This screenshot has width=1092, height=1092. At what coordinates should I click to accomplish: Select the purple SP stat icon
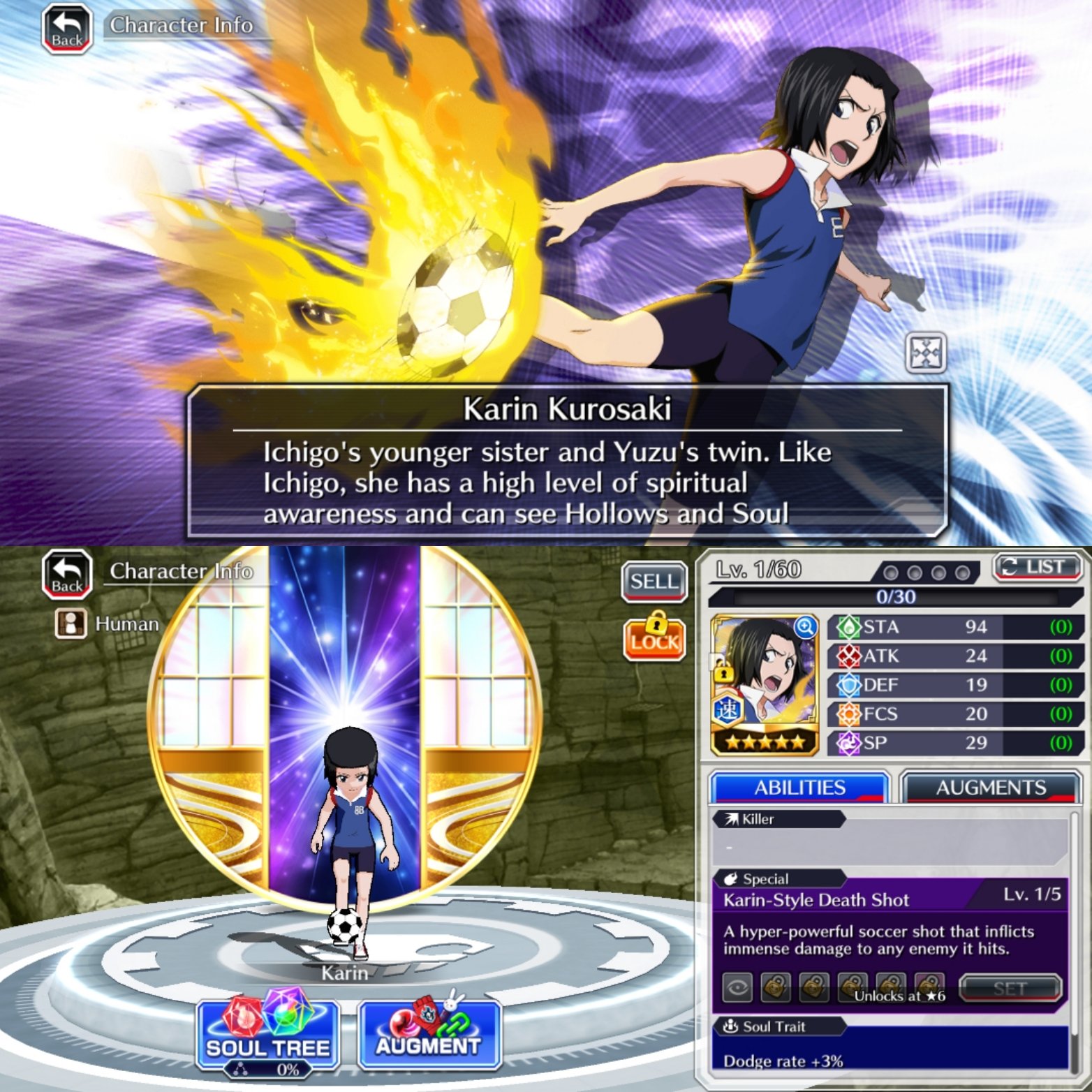tap(848, 743)
